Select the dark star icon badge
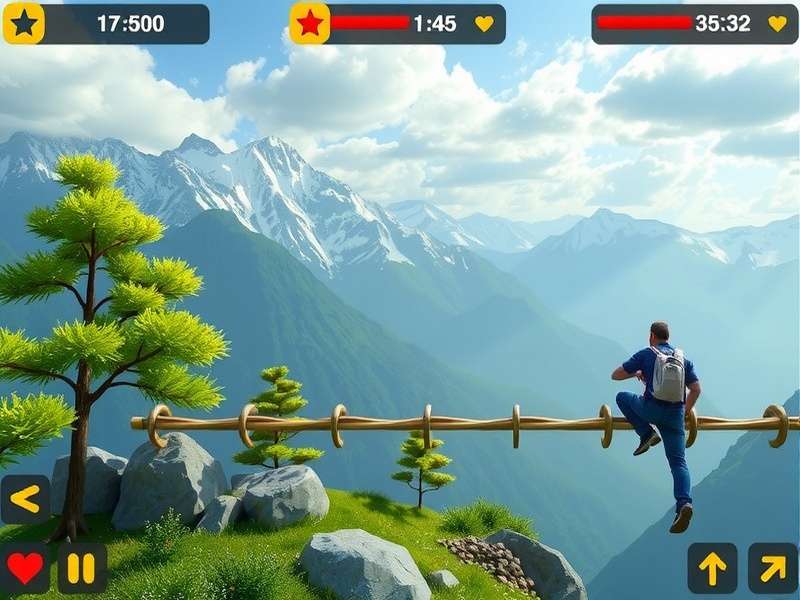Screen dimensions: 800x600 tap(23, 23)
